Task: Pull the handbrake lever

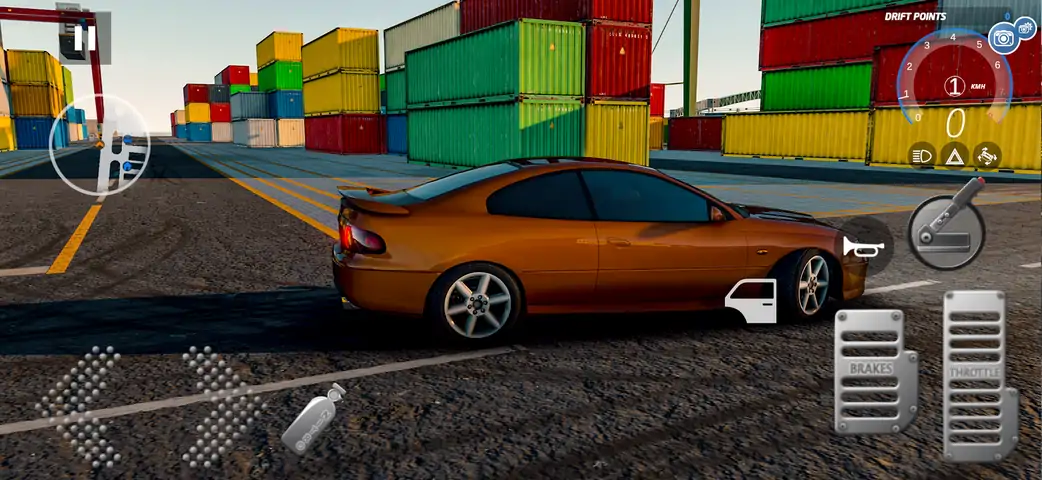Action: (947, 226)
